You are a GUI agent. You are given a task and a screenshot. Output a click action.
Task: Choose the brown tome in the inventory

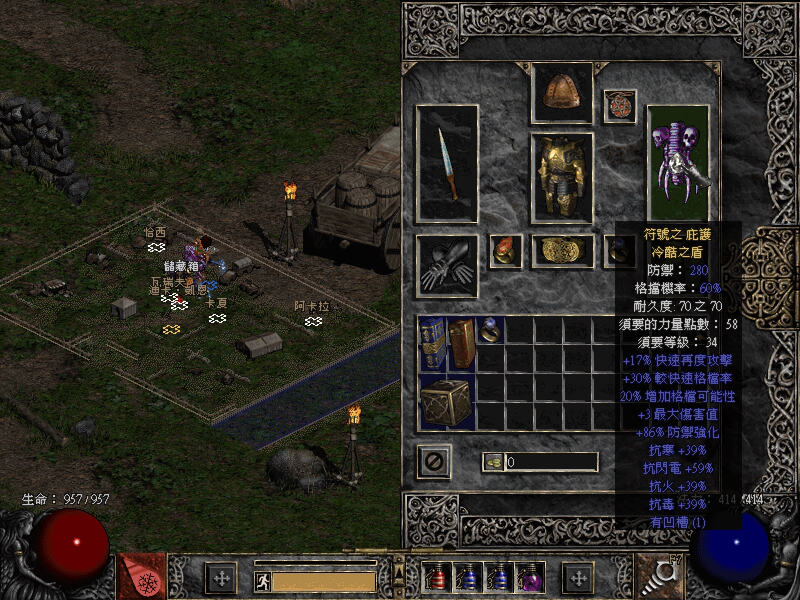click(461, 344)
